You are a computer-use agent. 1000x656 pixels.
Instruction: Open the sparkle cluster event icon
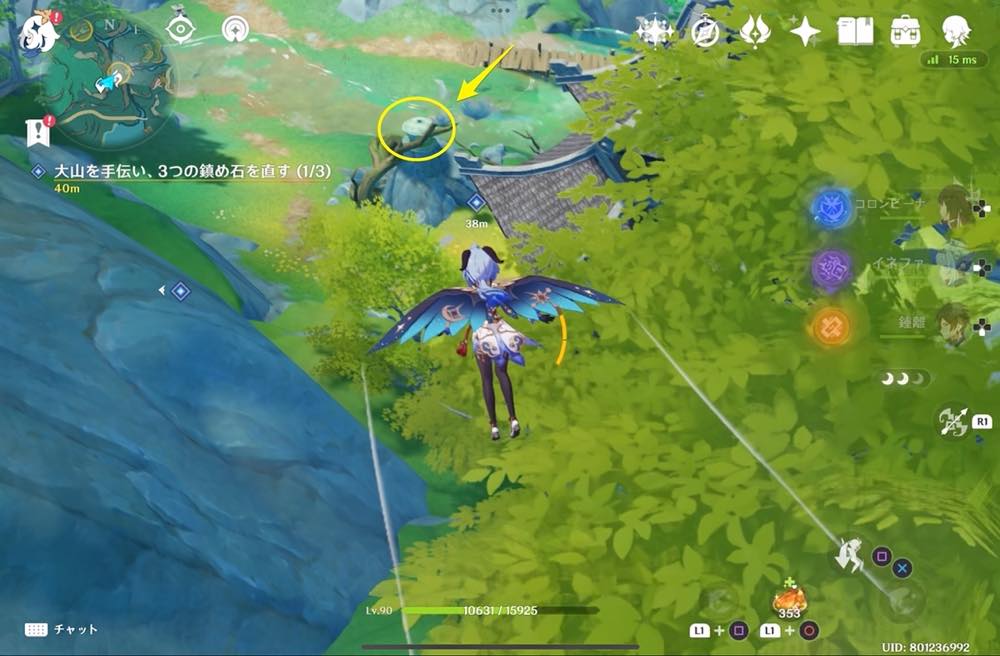(x=655, y=31)
